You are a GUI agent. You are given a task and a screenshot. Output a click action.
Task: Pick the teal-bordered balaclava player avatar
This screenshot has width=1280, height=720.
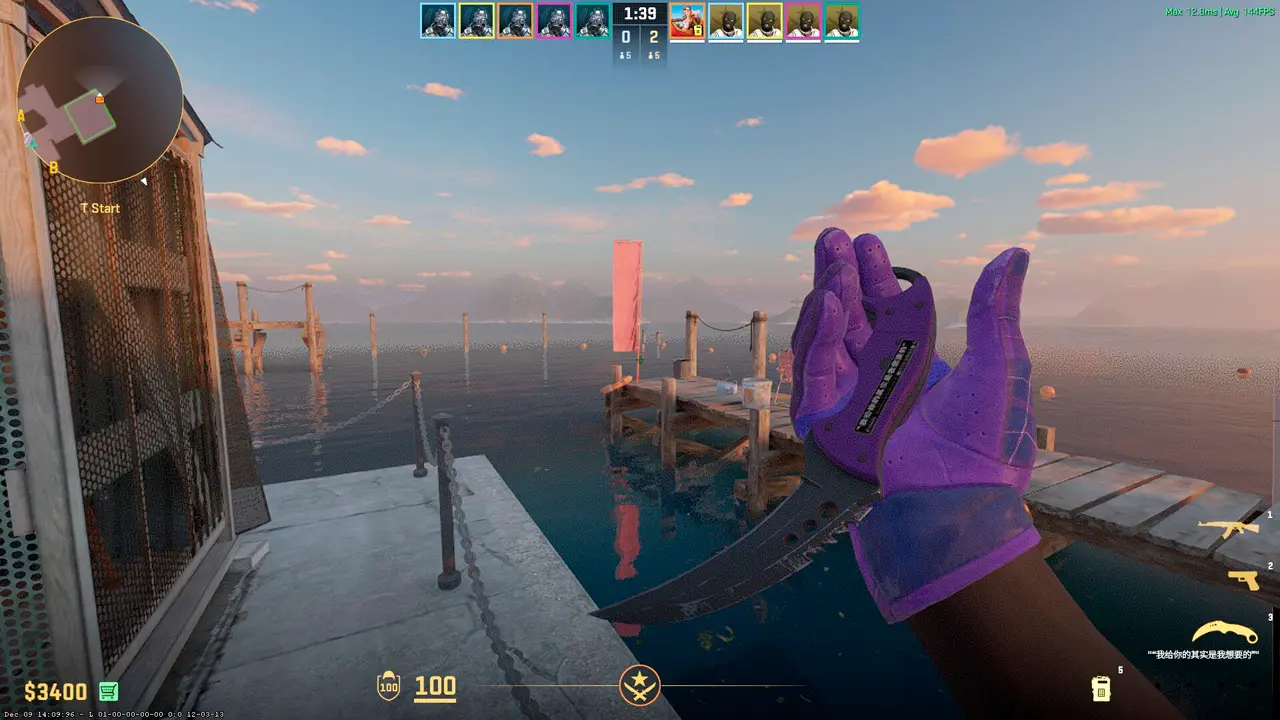click(x=842, y=21)
